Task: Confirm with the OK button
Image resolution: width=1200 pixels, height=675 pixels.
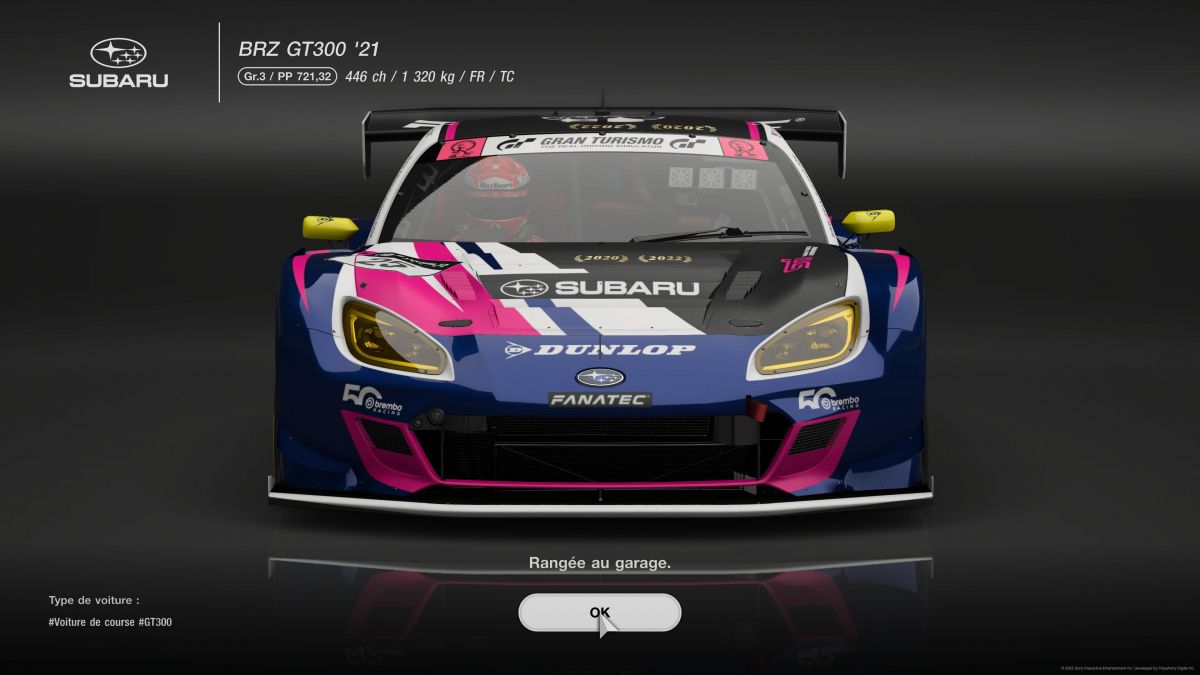Action: [599, 612]
